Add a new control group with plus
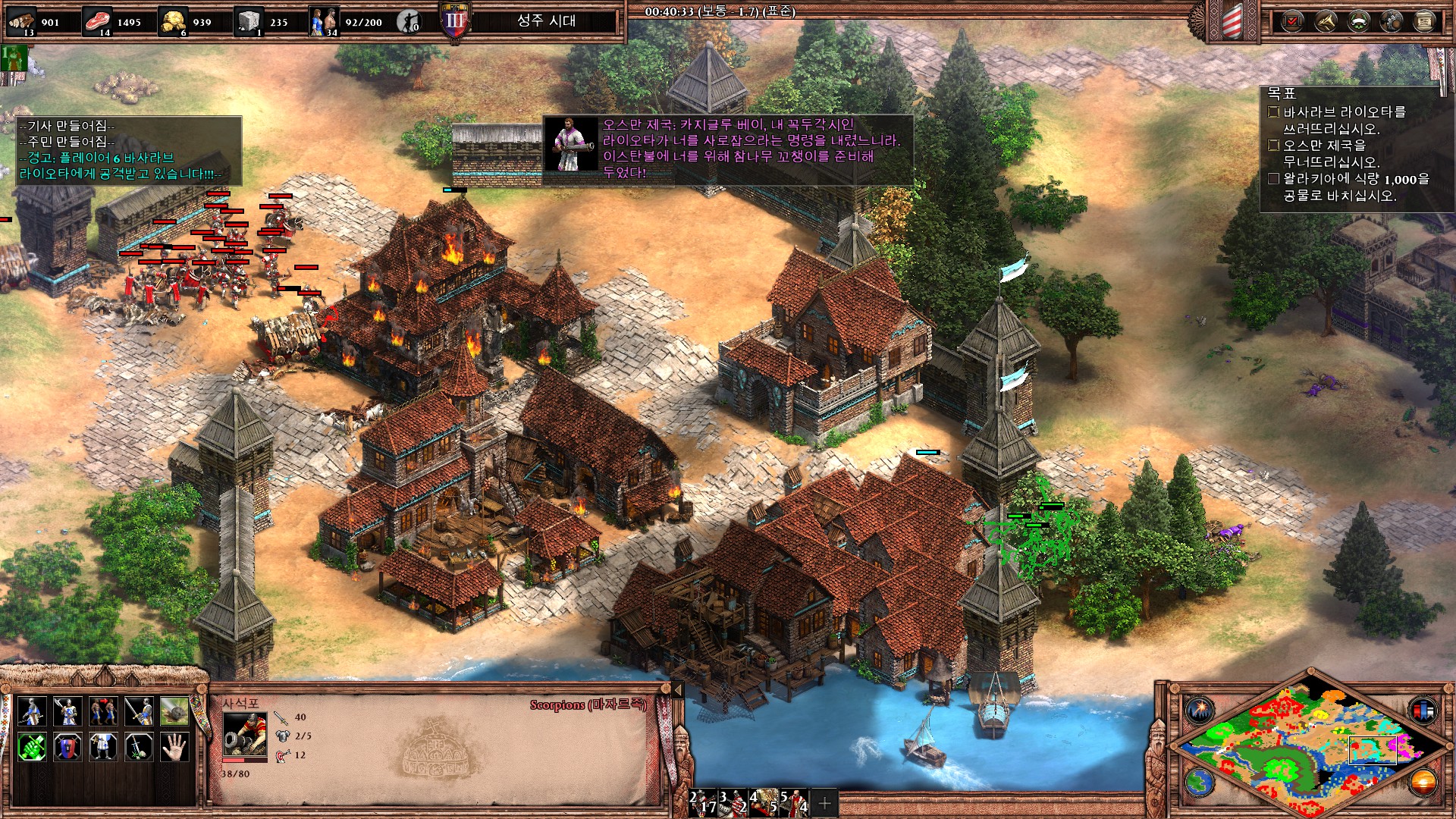1456x819 pixels. 825,802
